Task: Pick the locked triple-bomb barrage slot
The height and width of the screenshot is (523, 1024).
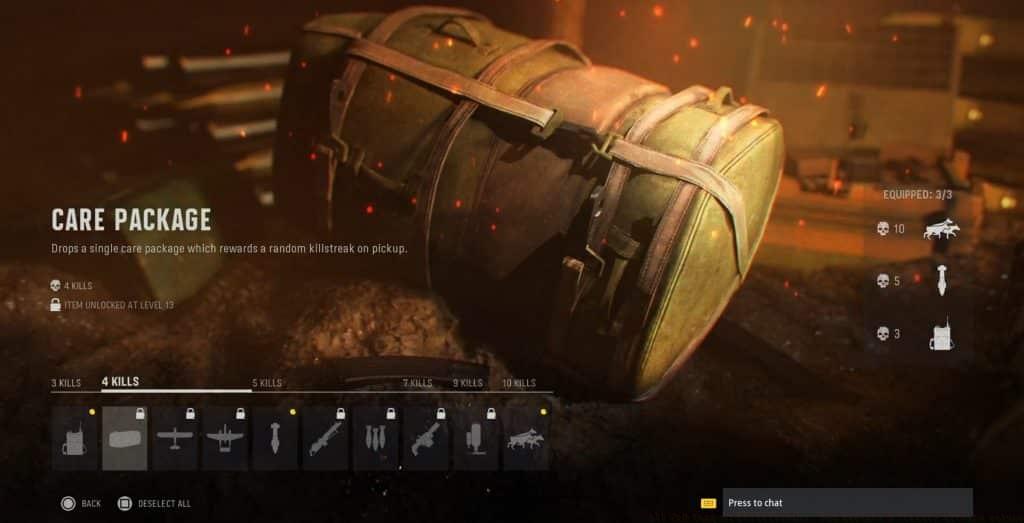Action: tap(376, 438)
